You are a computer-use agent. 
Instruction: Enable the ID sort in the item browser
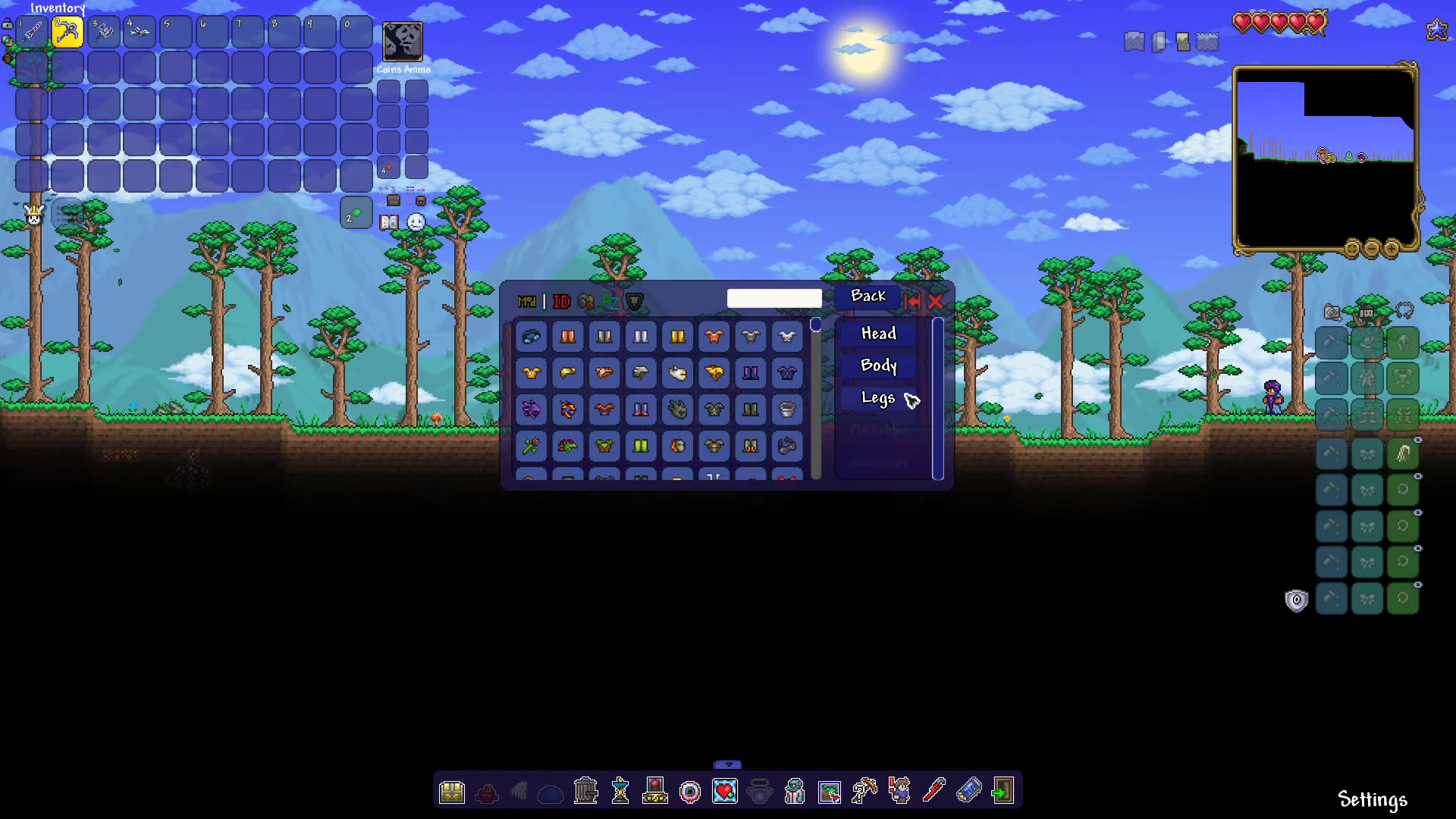coord(561,301)
